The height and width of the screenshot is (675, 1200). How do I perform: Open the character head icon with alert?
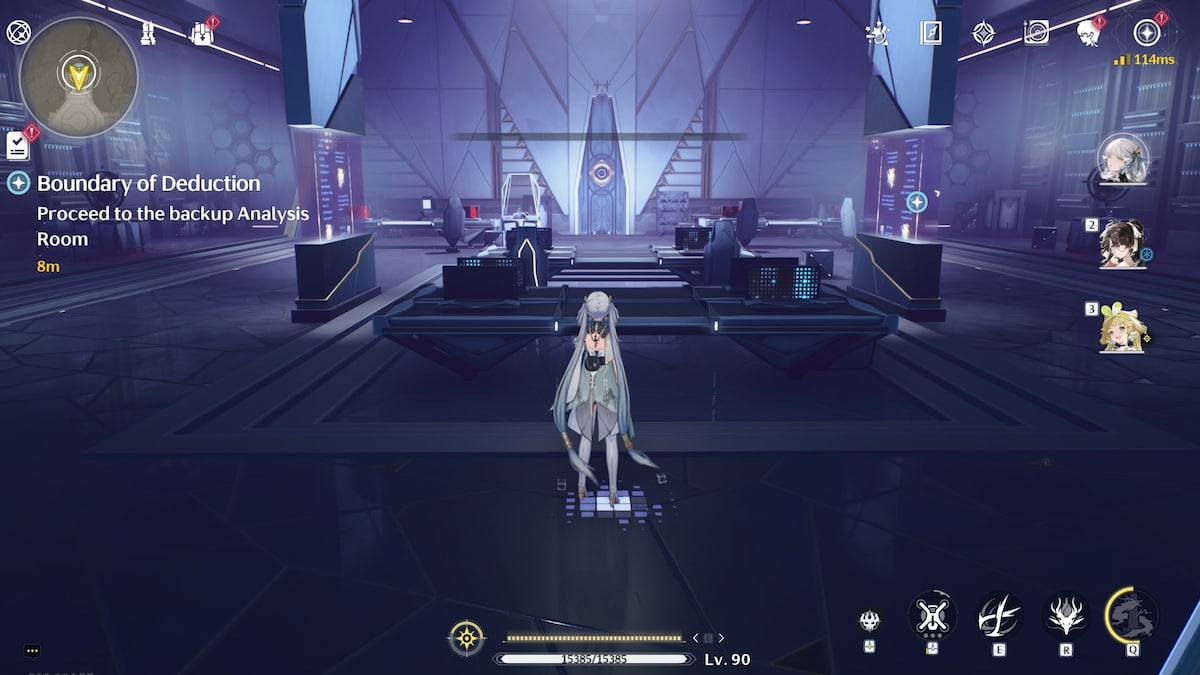[1088, 34]
